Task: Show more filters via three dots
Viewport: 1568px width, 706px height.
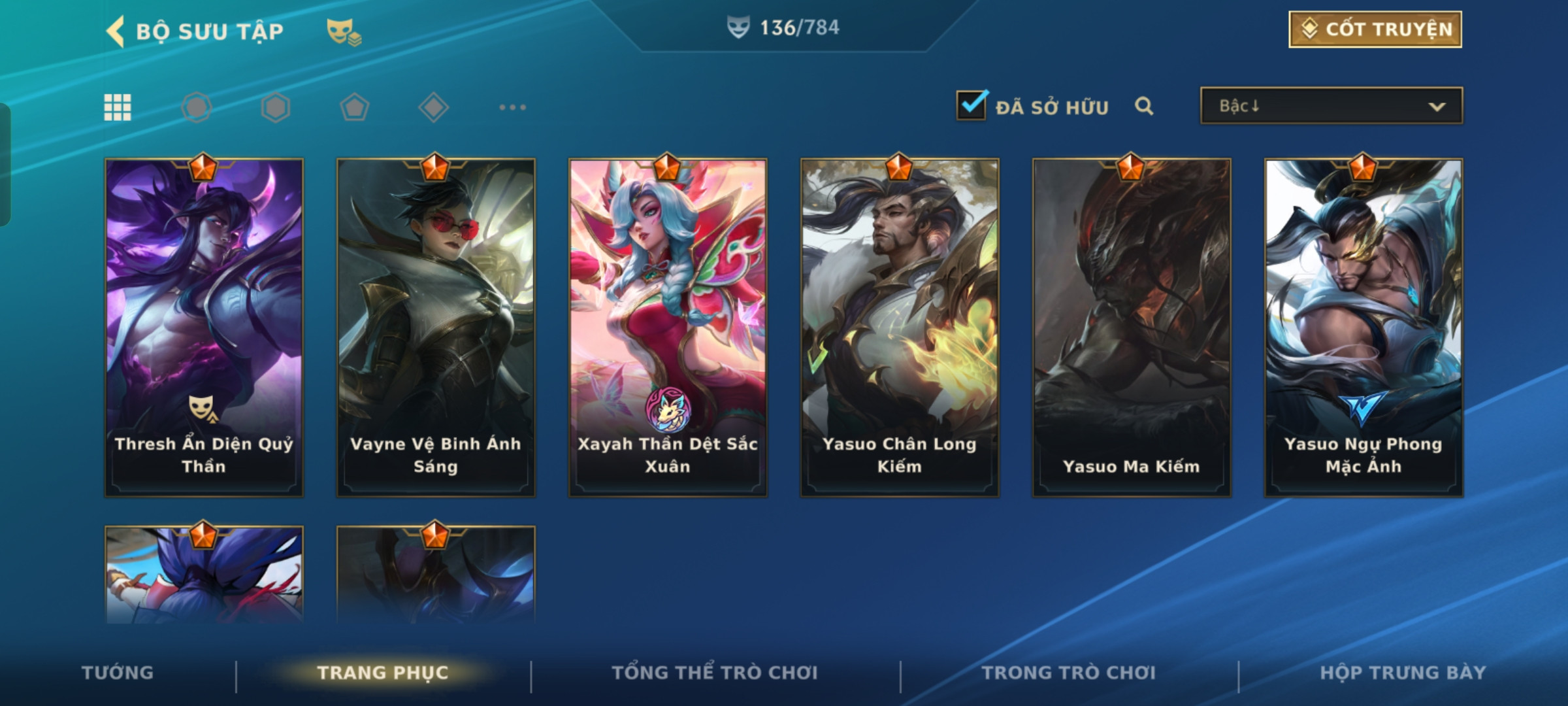Action: tap(512, 107)
